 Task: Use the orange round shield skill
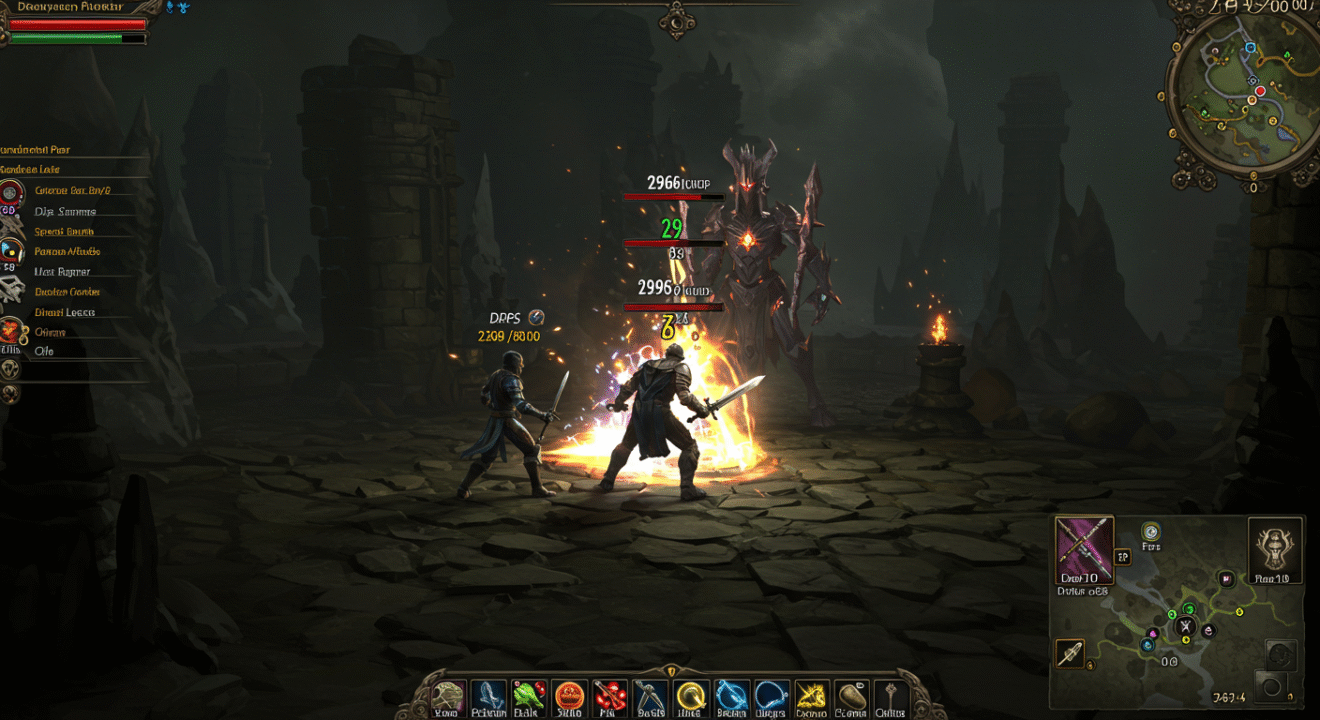click(569, 695)
